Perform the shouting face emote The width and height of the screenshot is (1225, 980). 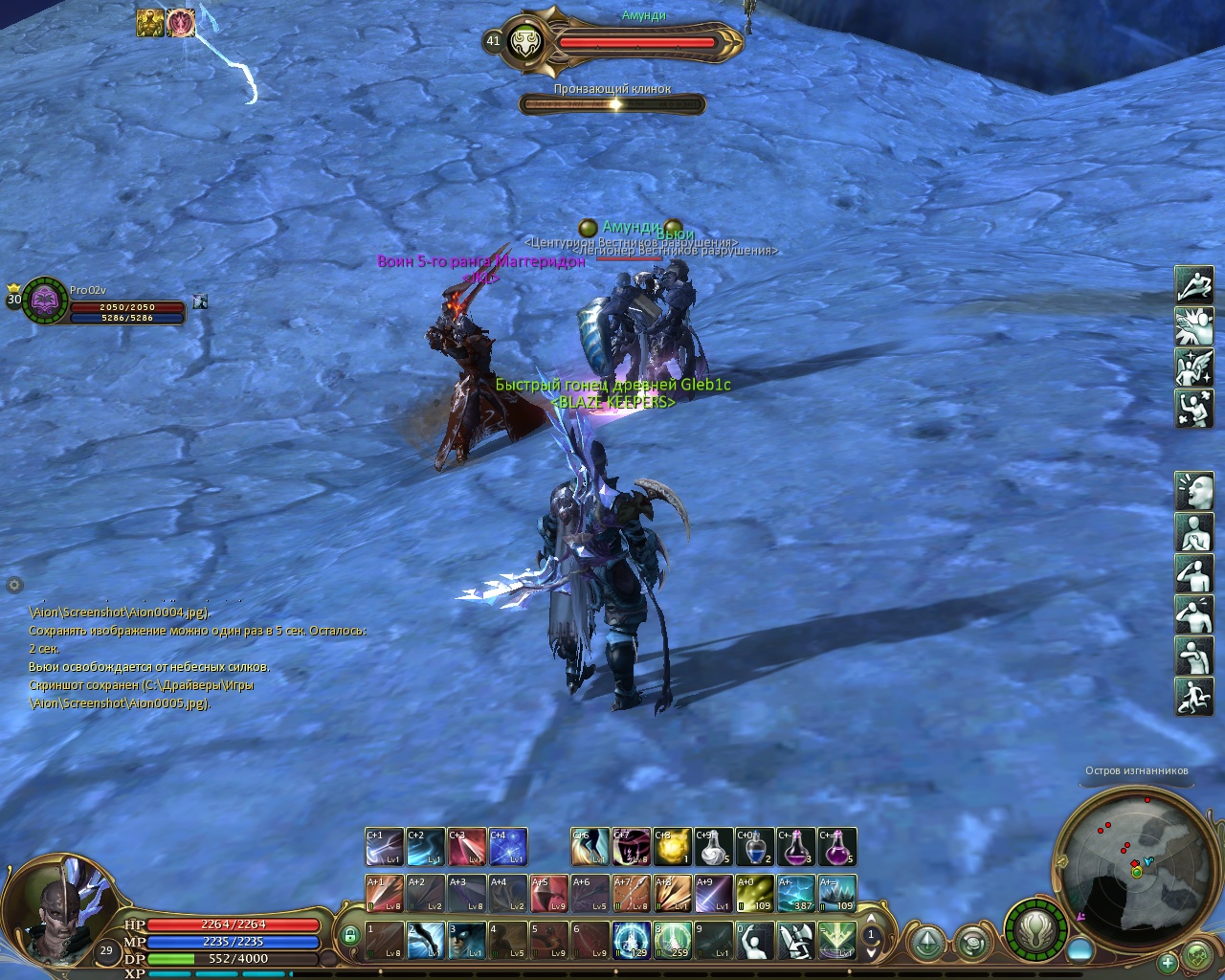point(1193,490)
